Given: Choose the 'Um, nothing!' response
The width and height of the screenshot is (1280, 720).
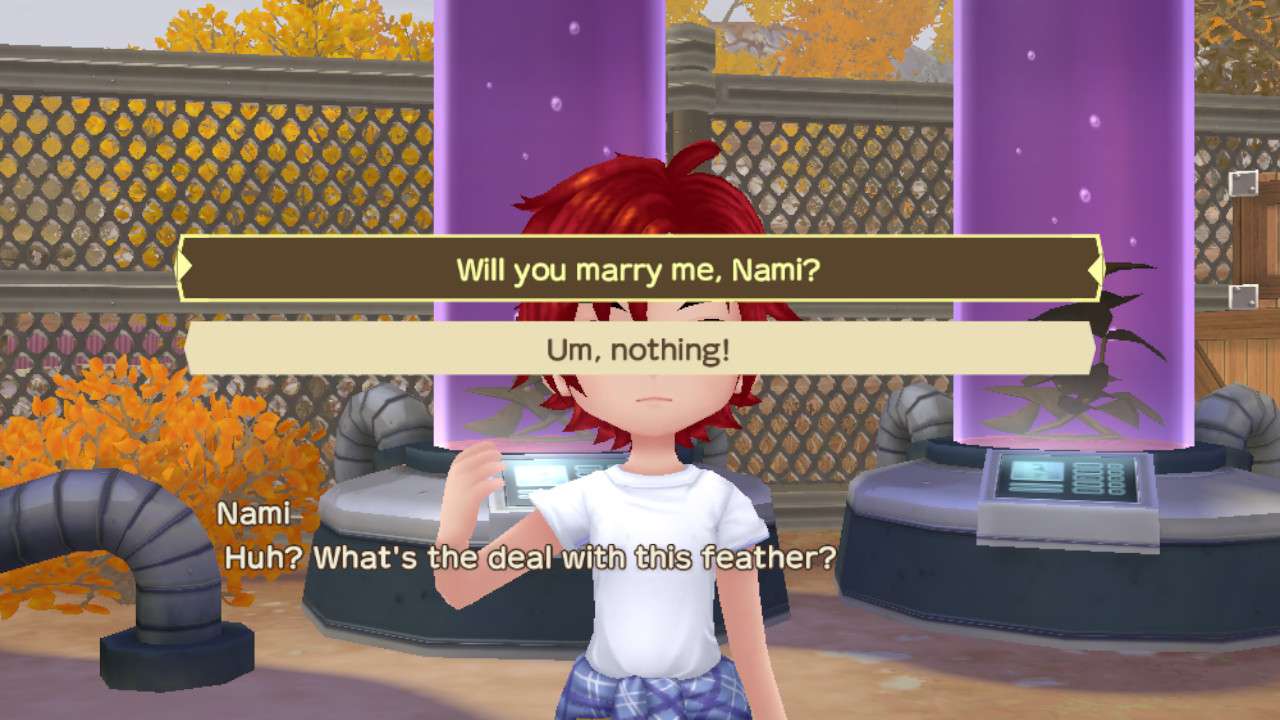Looking at the screenshot, I should click(637, 351).
